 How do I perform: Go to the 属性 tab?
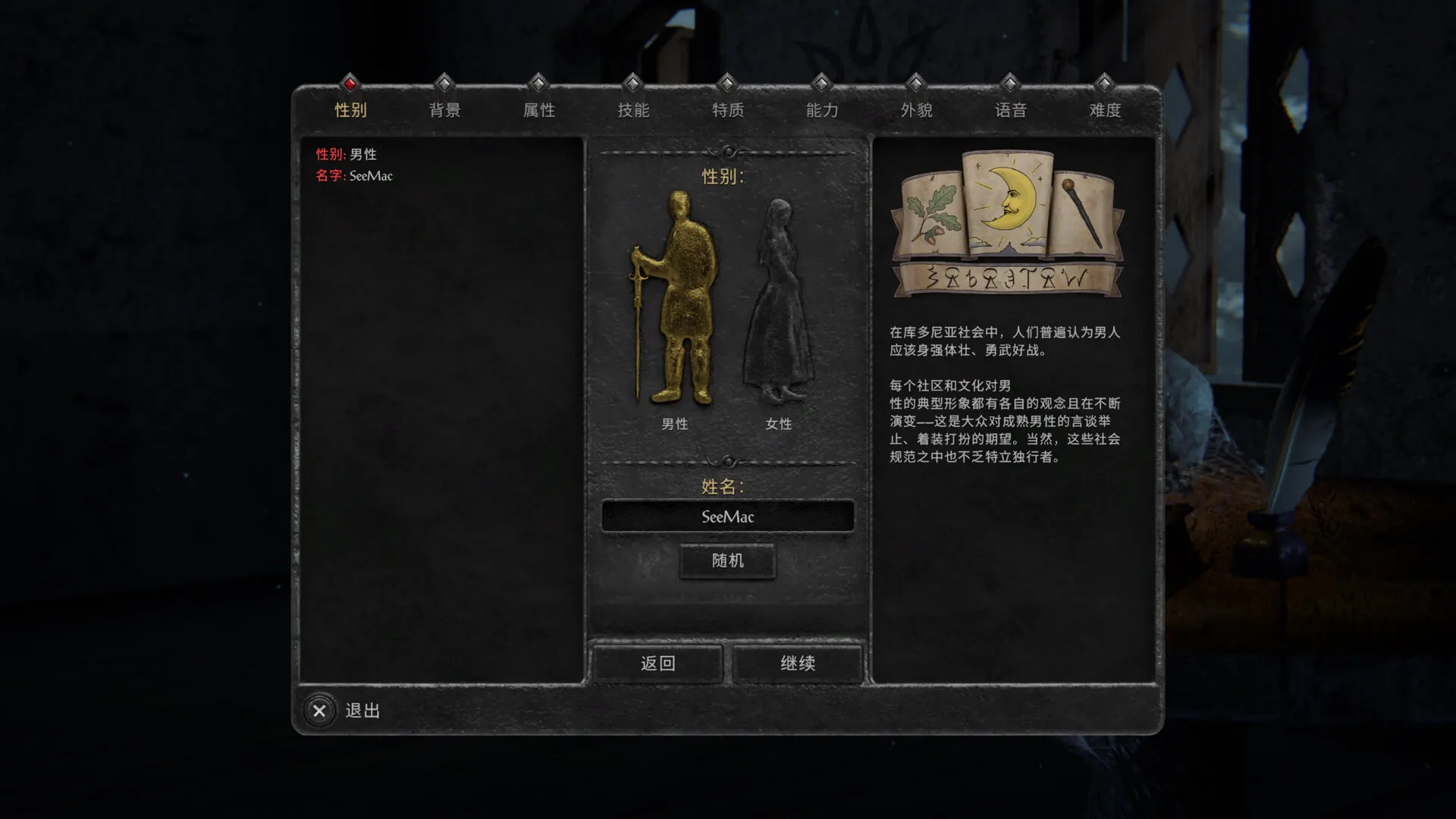[x=539, y=110]
